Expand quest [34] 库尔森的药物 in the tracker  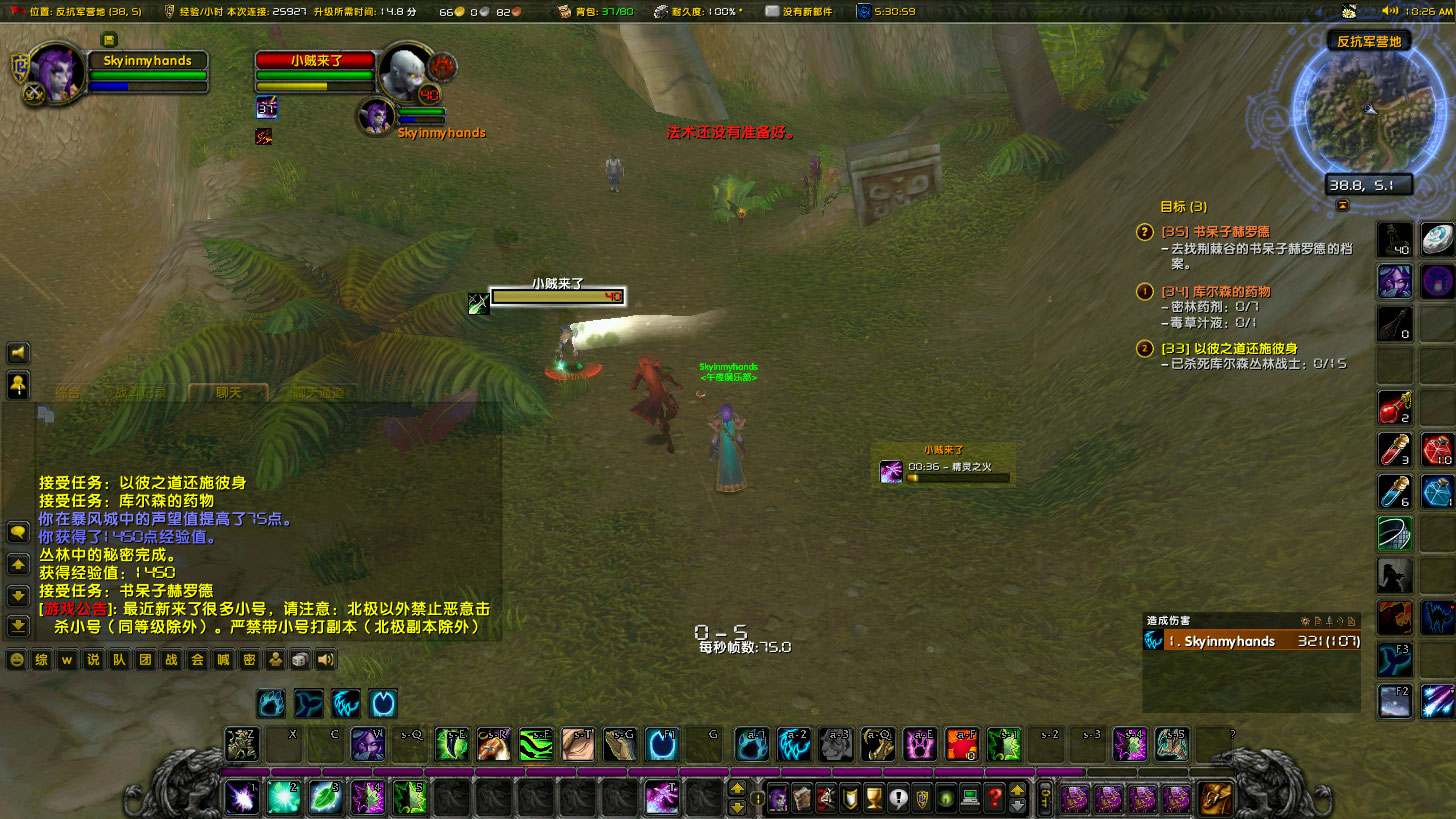point(1146,292)
